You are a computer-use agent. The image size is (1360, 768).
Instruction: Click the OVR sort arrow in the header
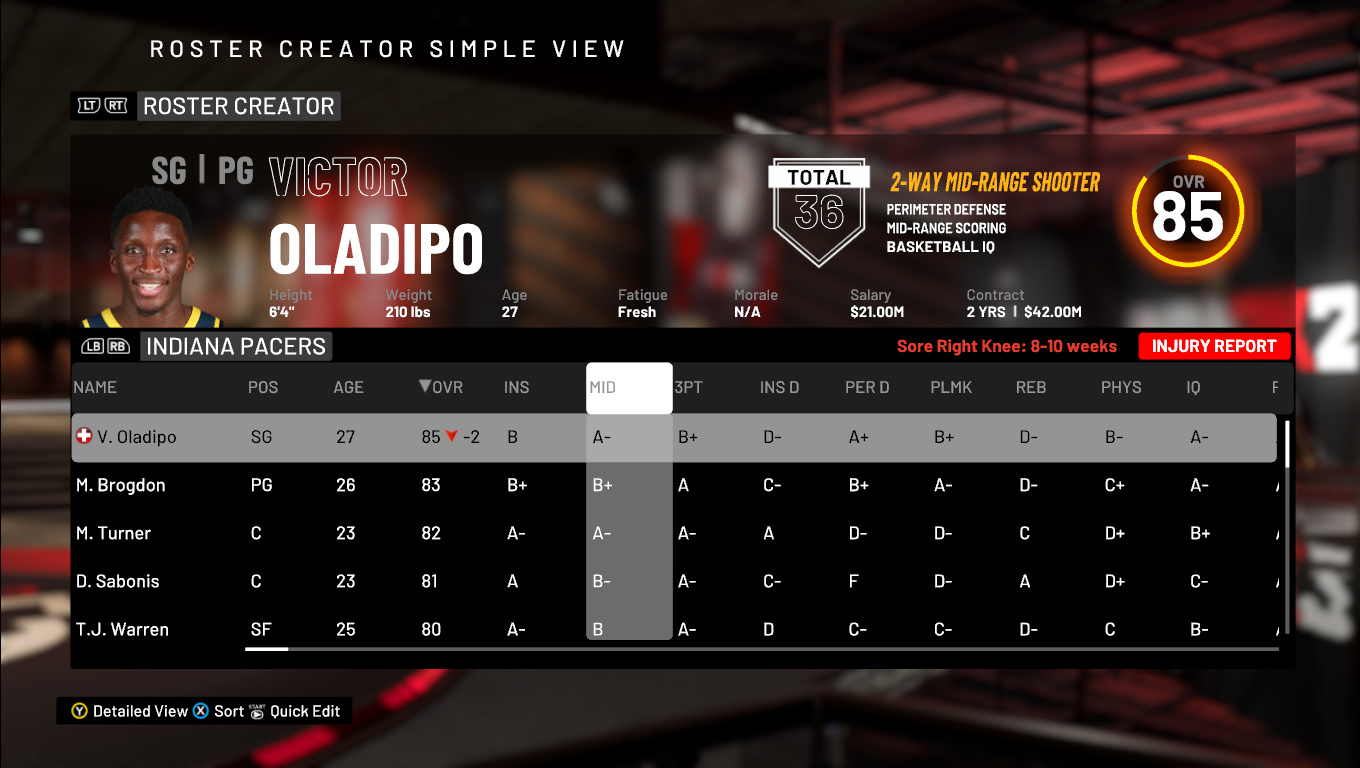coord(425,388)
